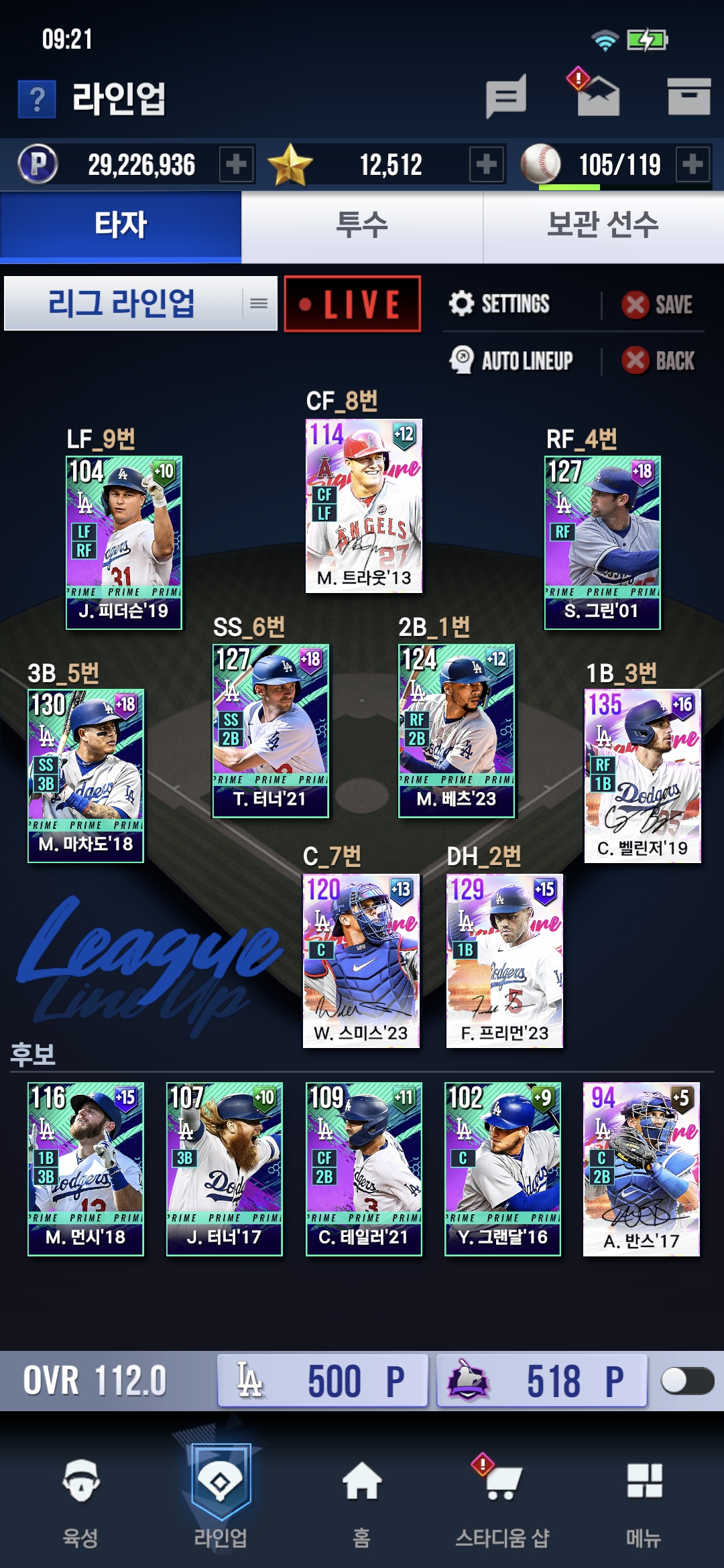
Task: Open the help question mark
Action: [37, 99]
